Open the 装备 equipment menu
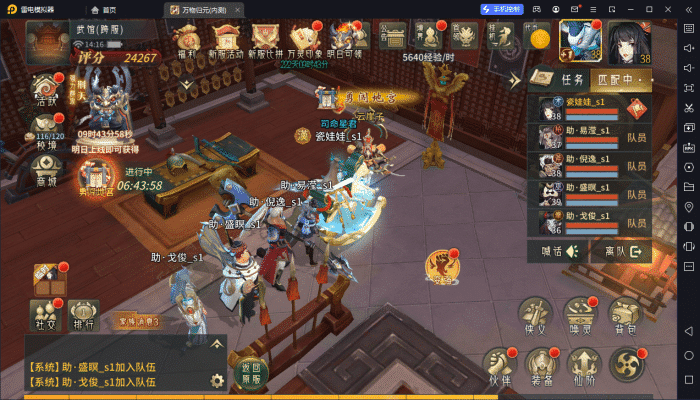The width and height of the screenshot is (700, 400). [540, 367]
